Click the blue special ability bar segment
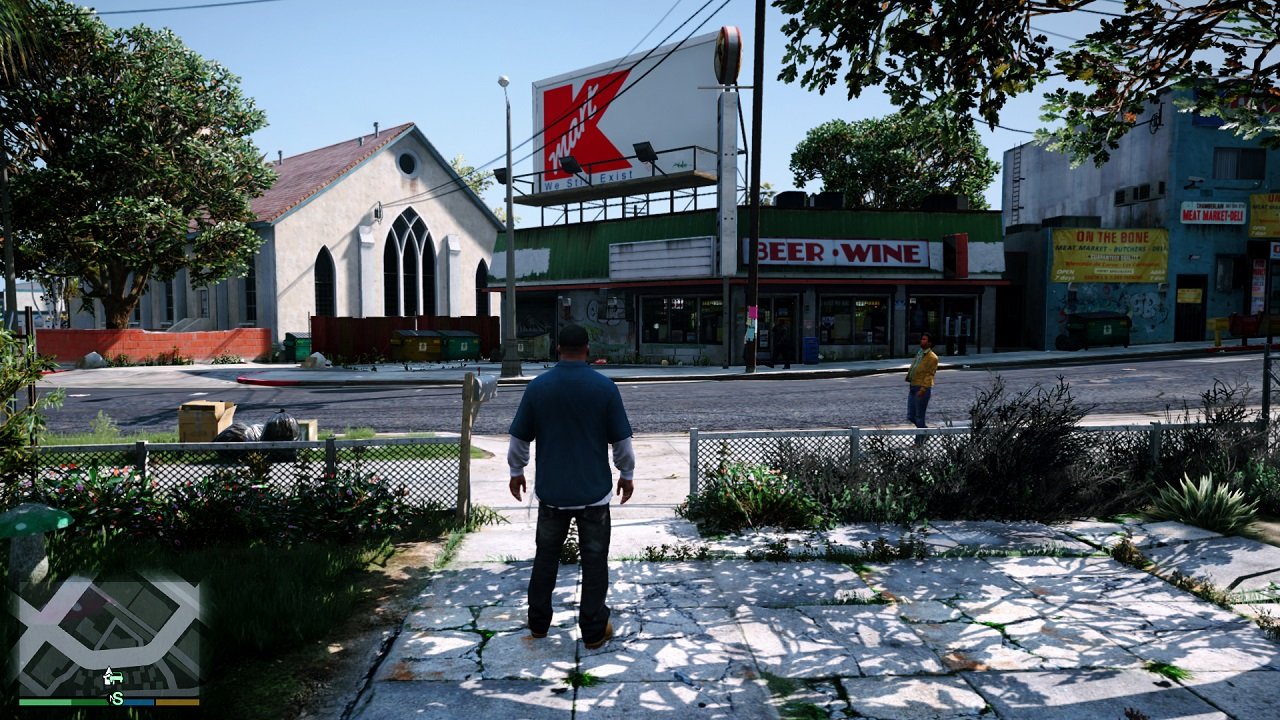 [138, 701]
